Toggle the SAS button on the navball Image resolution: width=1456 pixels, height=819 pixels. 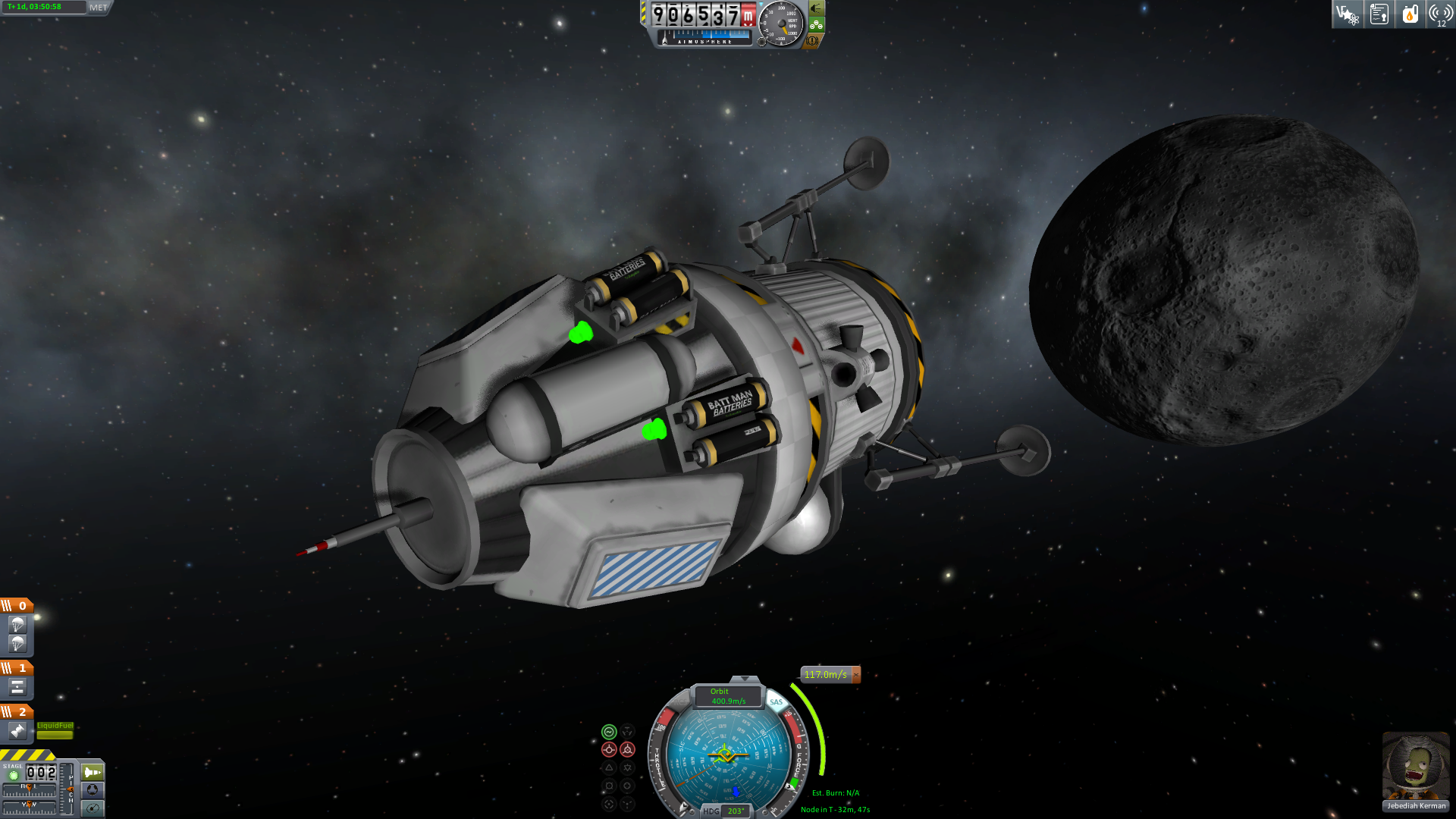[x=776, y=702]
